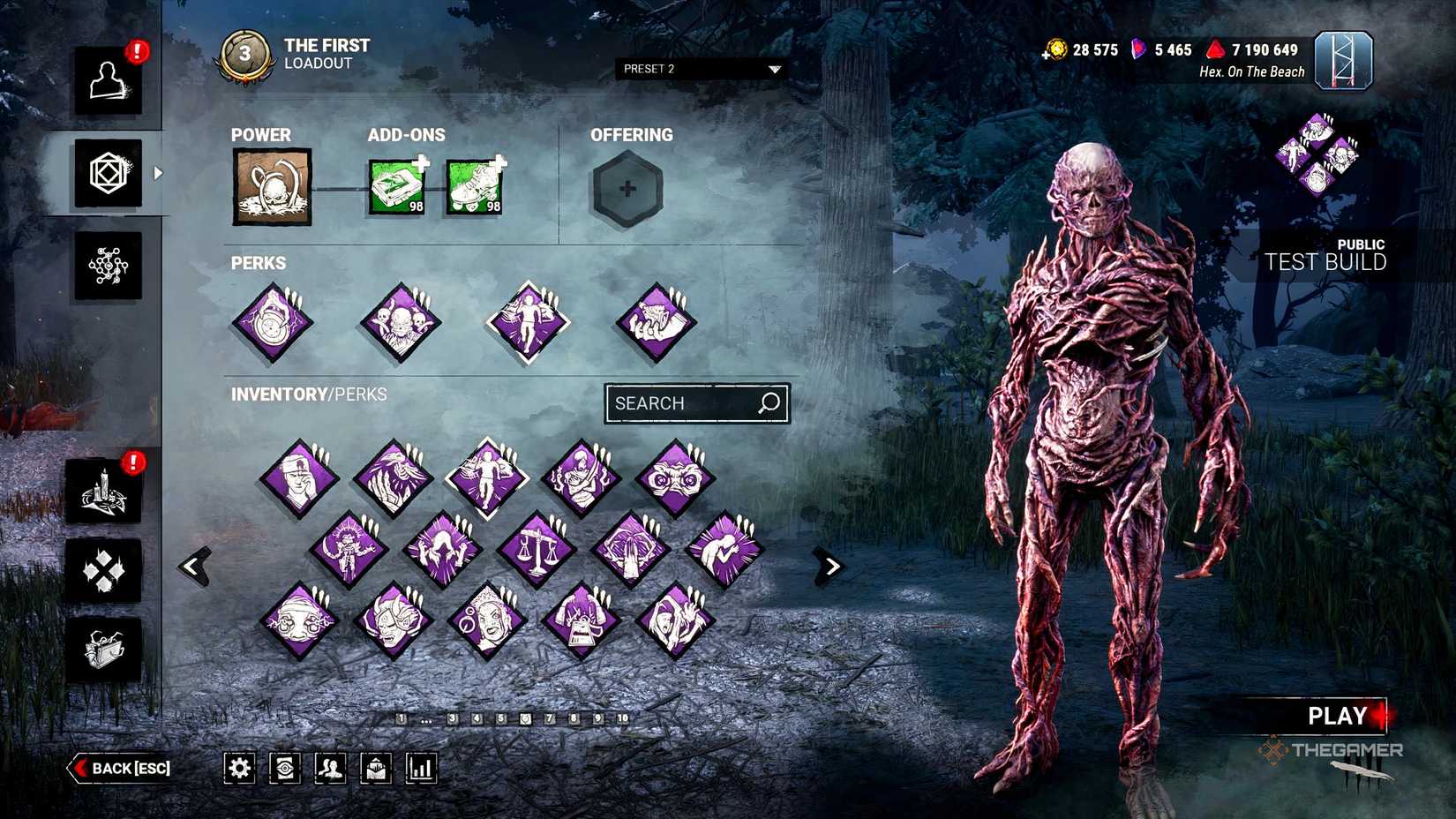1456x819 pixels.
Task: Open the PRESET 2 dropdown
Action: point(702,69)
